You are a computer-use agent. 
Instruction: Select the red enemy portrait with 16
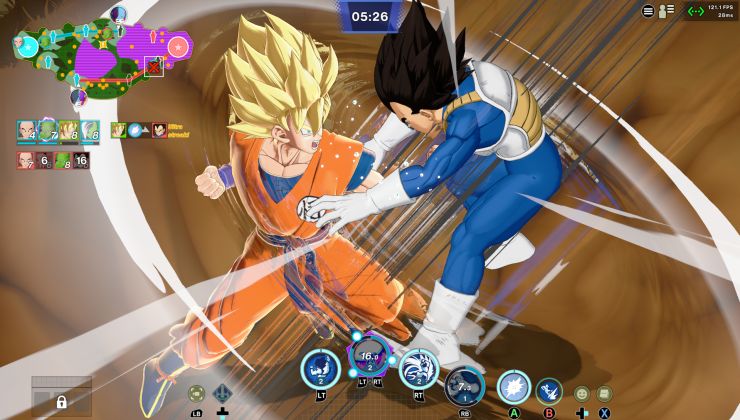[81, 160]
